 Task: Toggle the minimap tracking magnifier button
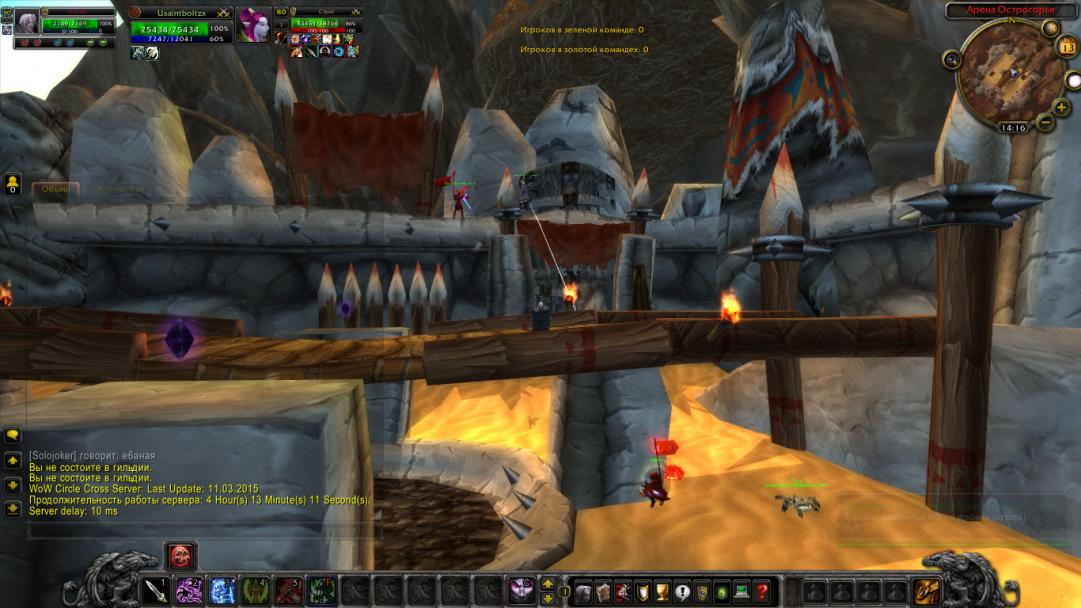tap(951, 60)
